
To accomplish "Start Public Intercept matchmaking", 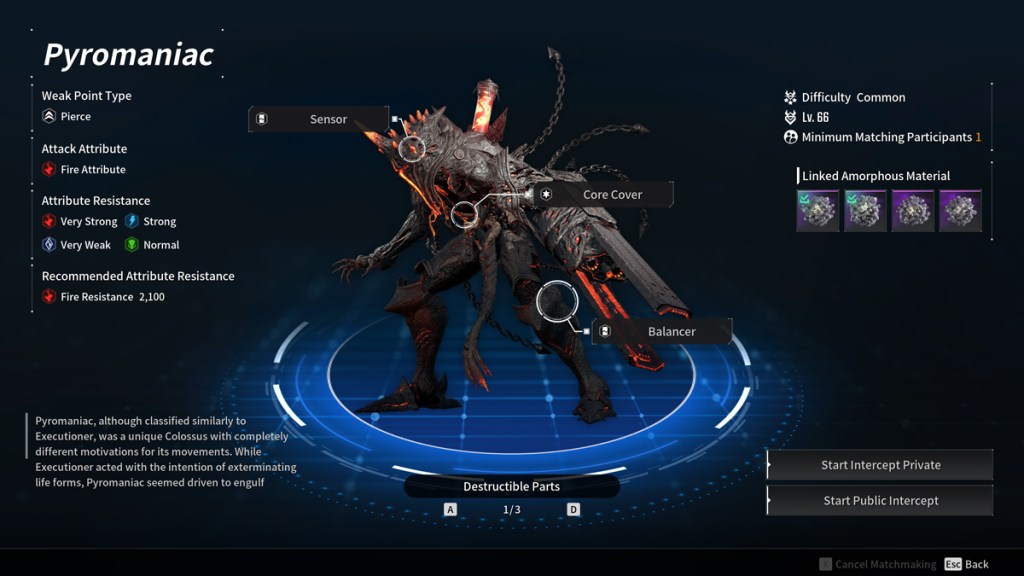I will (x=880, y=501).
